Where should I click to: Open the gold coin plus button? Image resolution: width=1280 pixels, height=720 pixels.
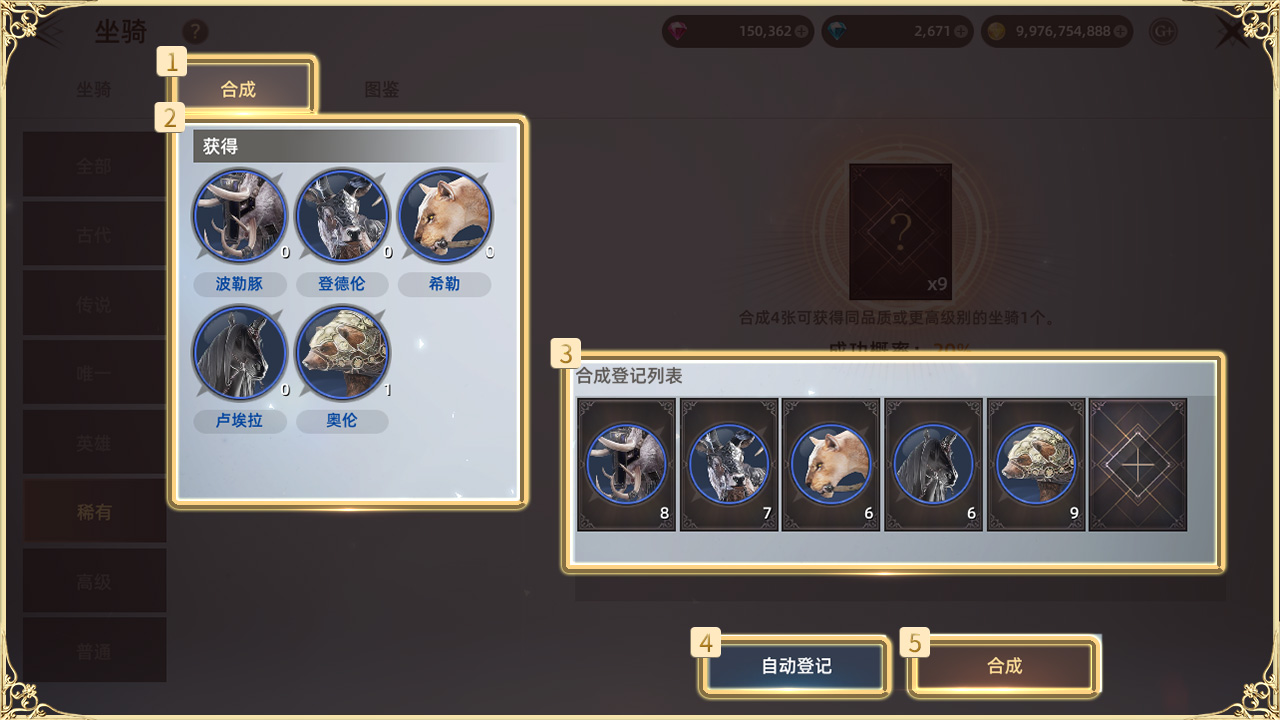point(1120,31)
